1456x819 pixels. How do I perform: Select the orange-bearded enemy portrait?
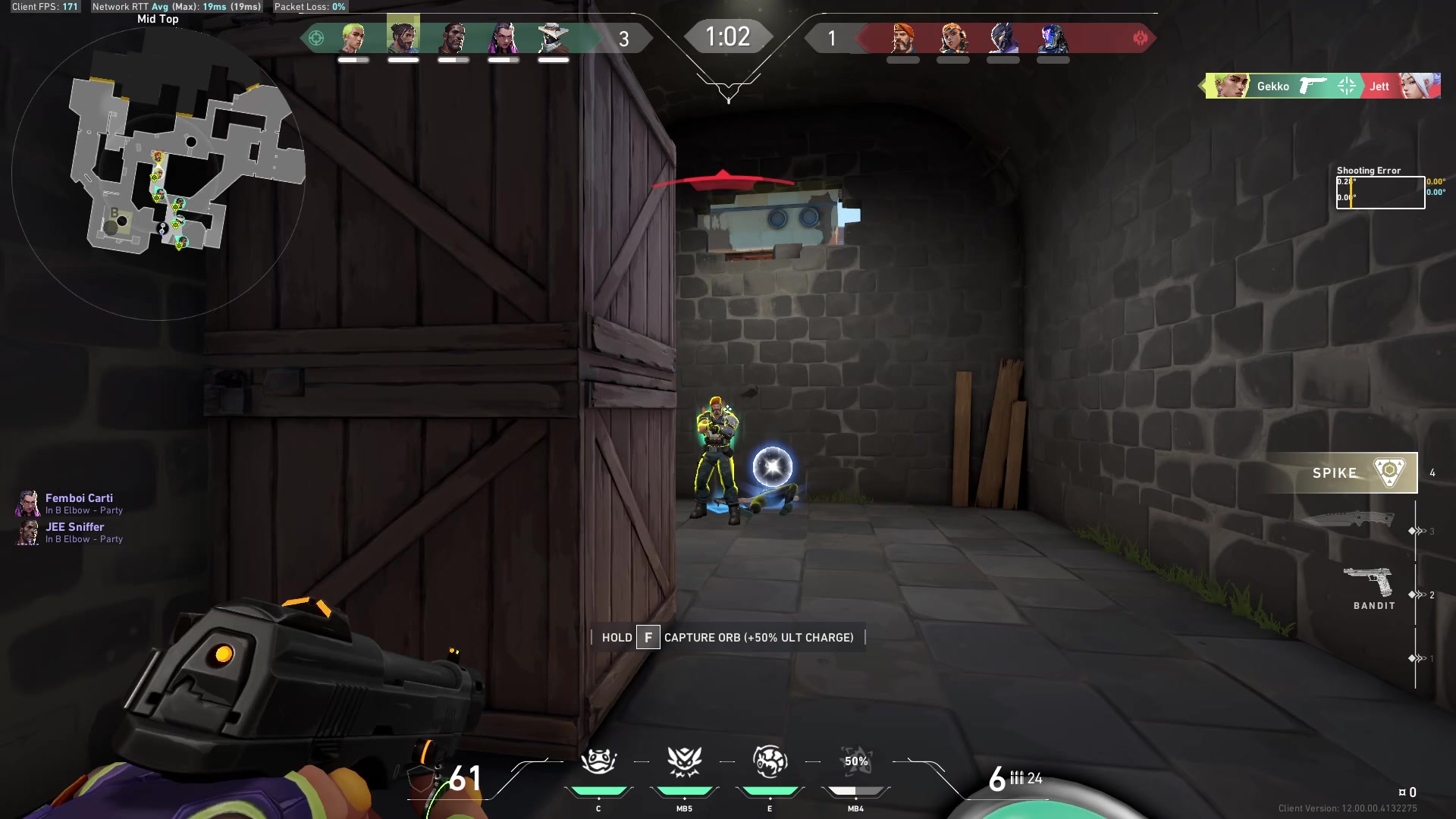(903, 38)
